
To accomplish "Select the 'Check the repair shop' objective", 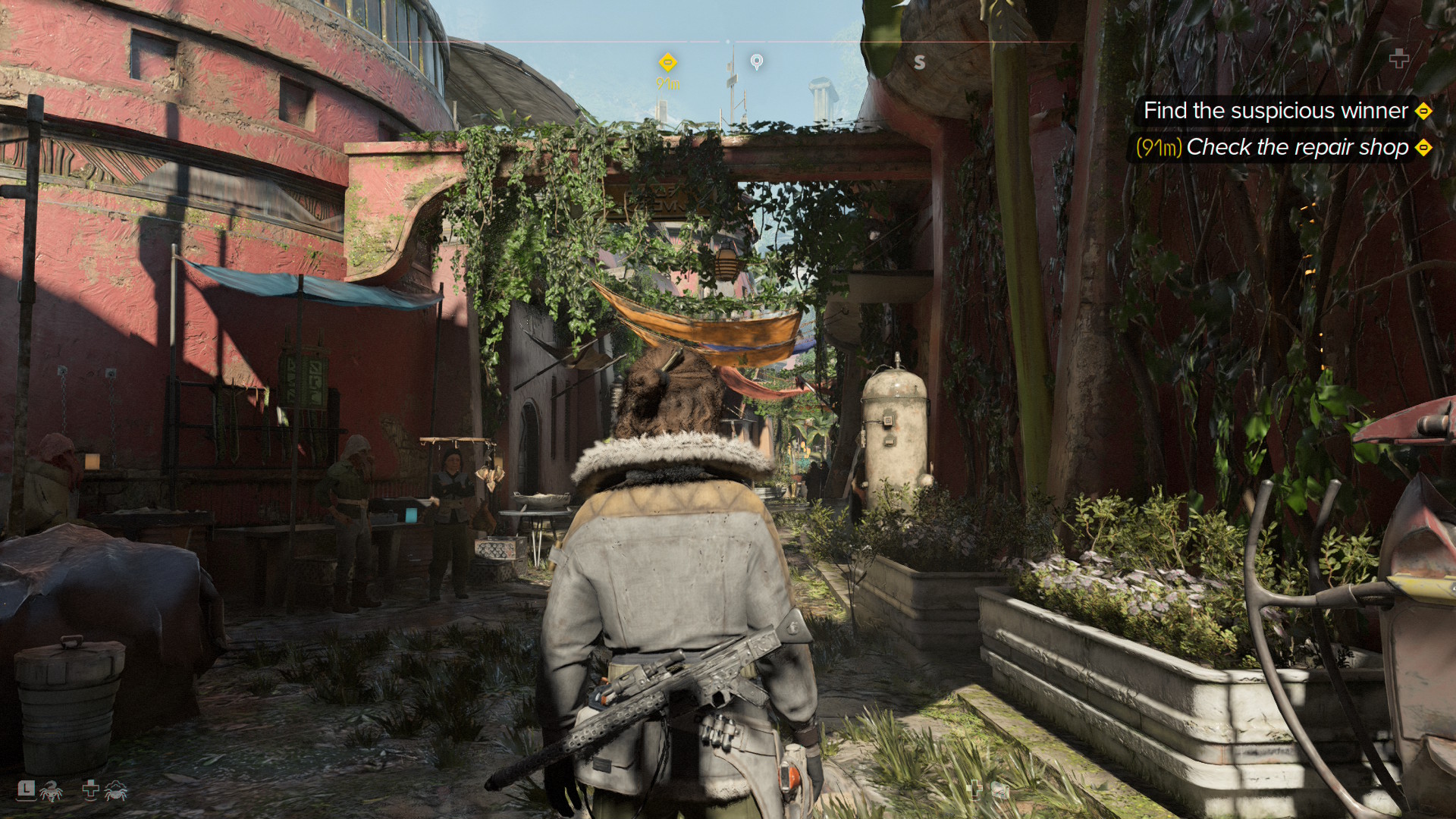I will pos(1297,147).
